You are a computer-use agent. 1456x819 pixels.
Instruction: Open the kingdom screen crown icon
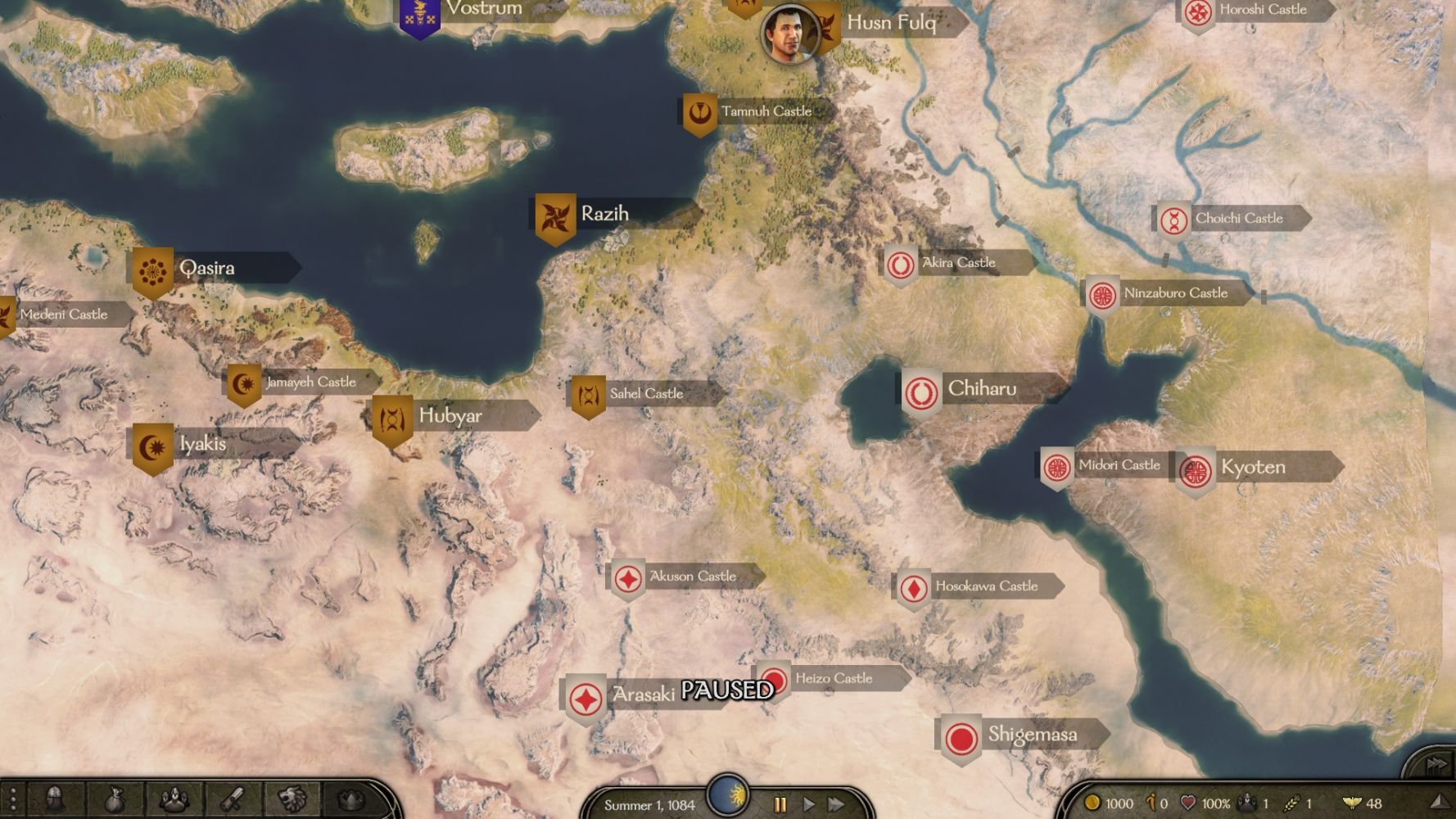coord(351,799)
